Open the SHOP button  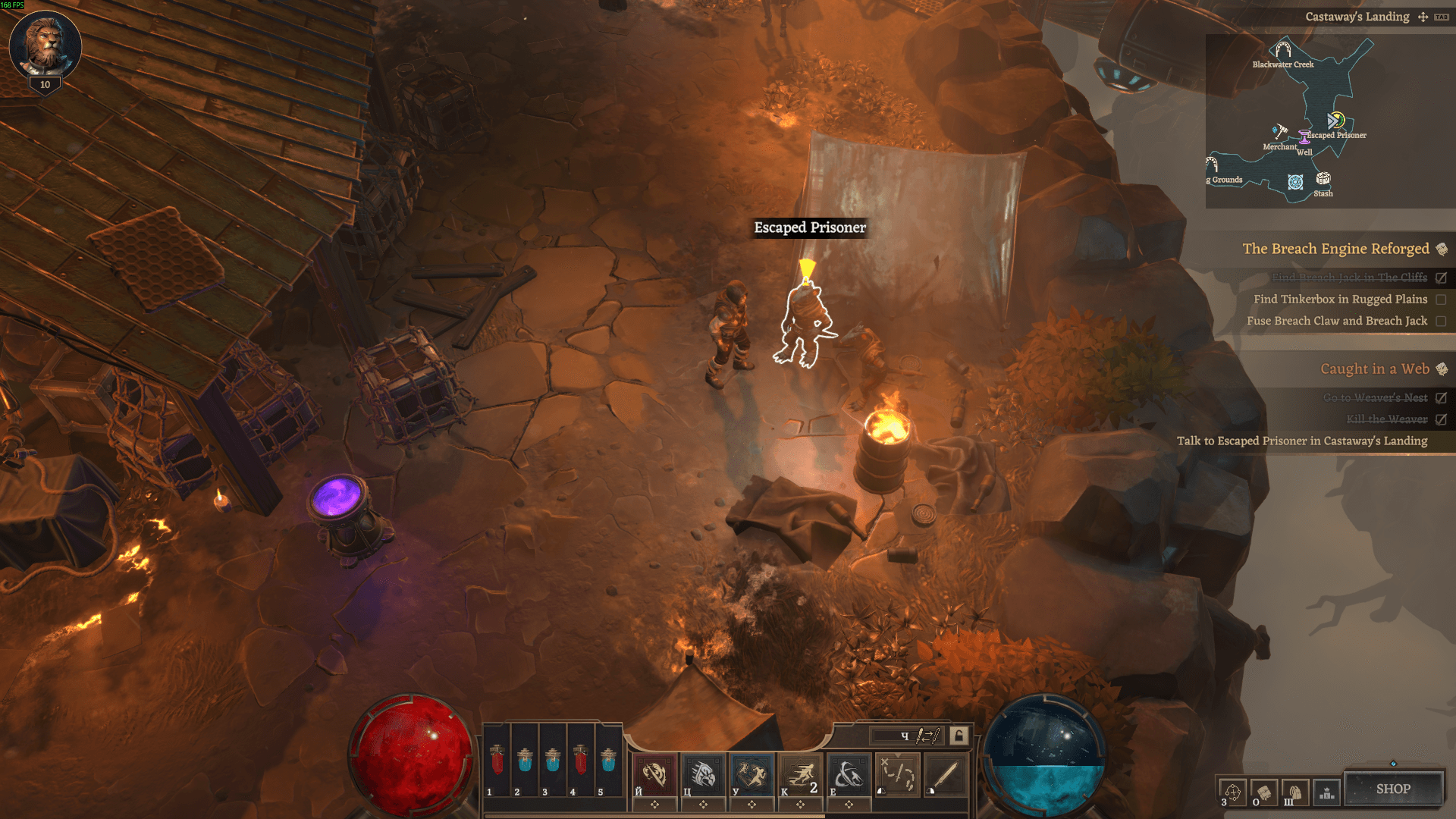[x=1394, y=789]
